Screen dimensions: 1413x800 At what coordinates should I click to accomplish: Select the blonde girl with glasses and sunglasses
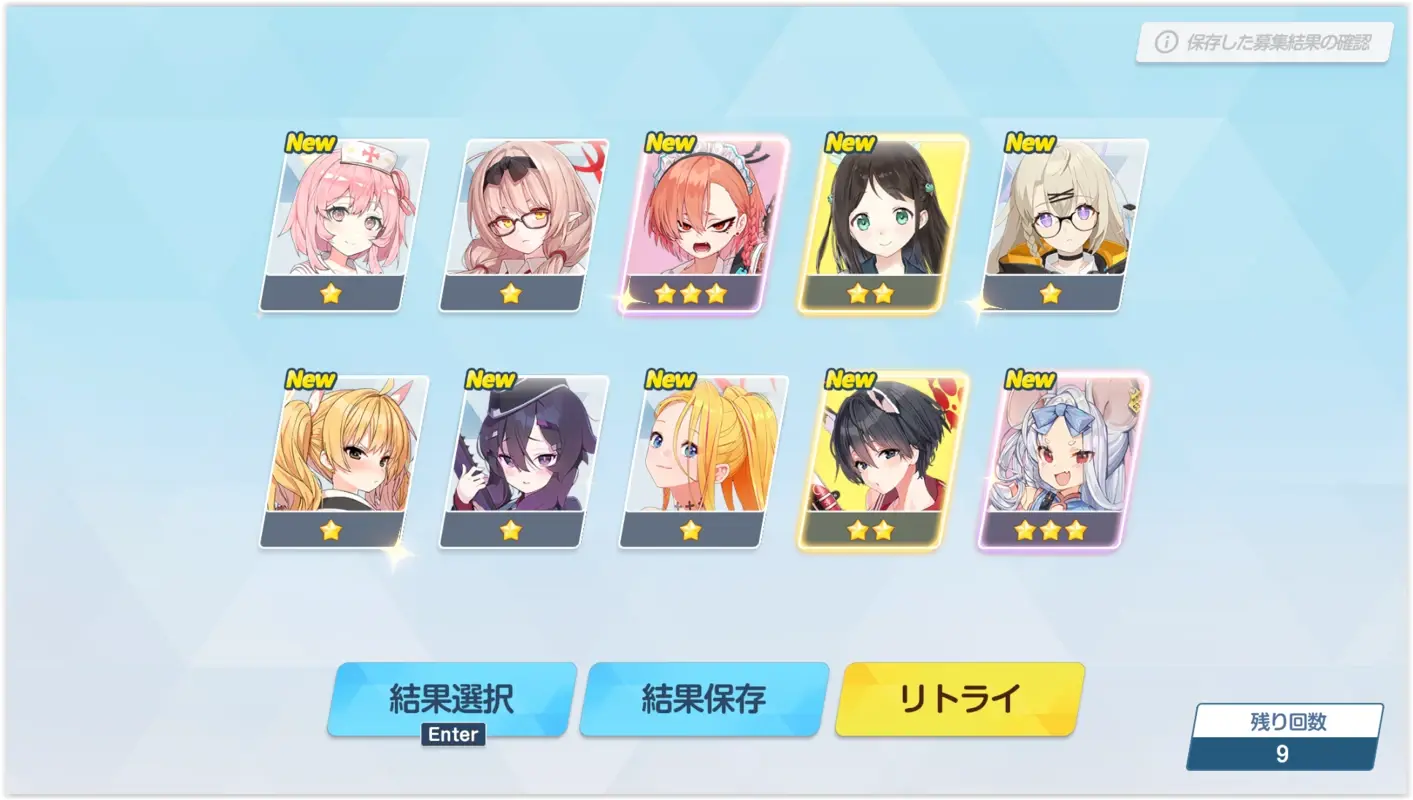(x=511, y=220)
